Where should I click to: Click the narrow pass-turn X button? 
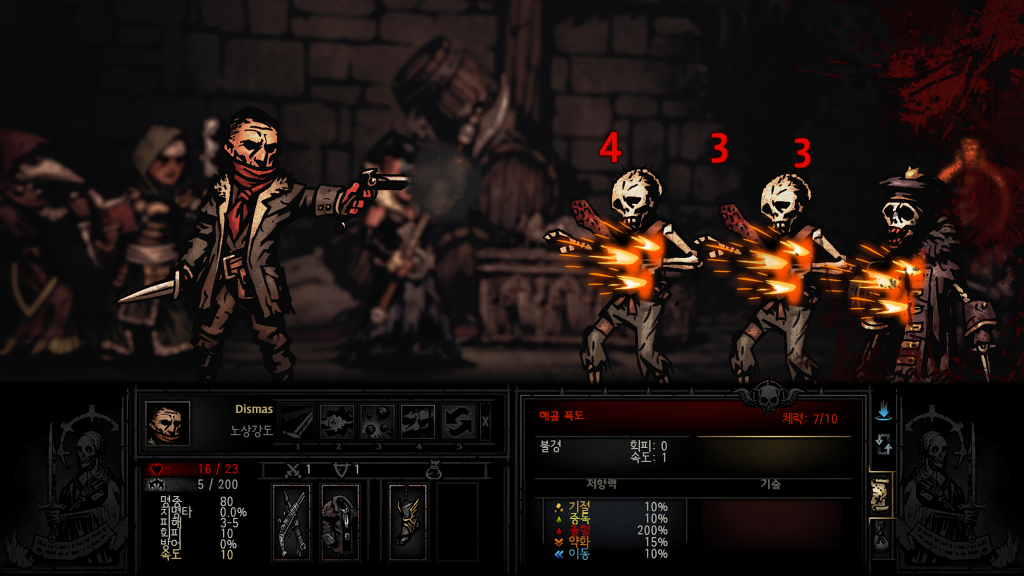(x=486, y=422)
